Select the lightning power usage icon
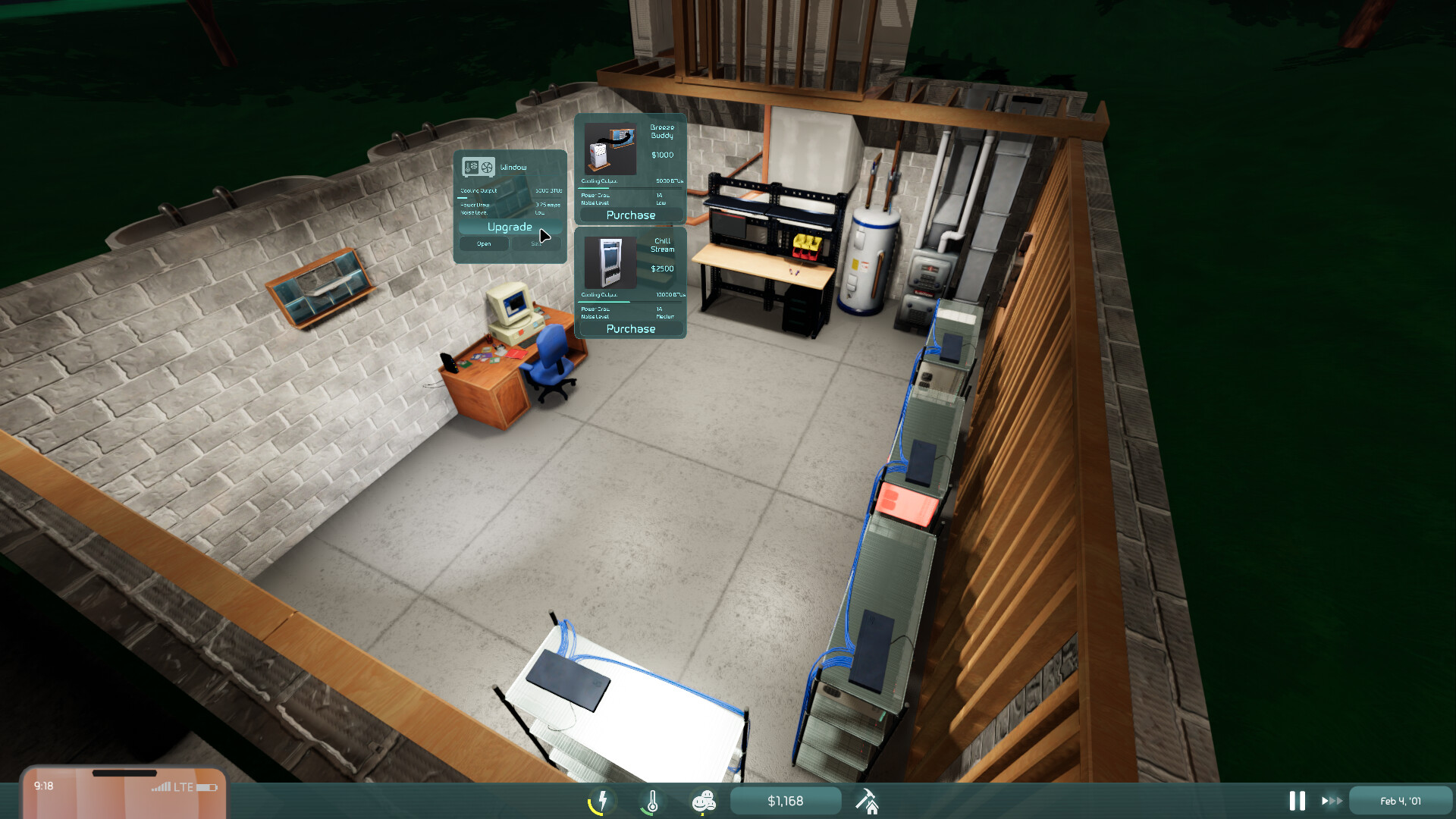 pos(601,800)
